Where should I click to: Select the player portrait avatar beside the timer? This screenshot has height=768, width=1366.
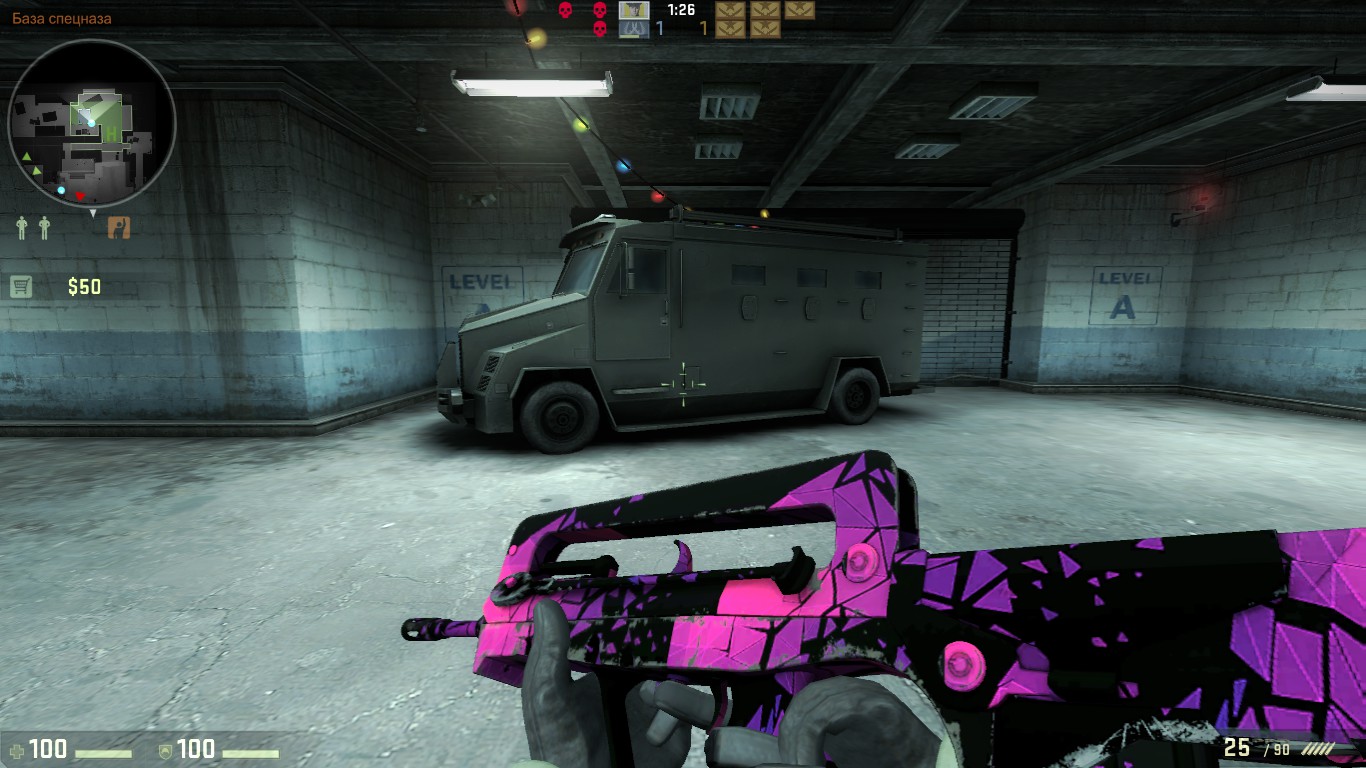[633, 10]
